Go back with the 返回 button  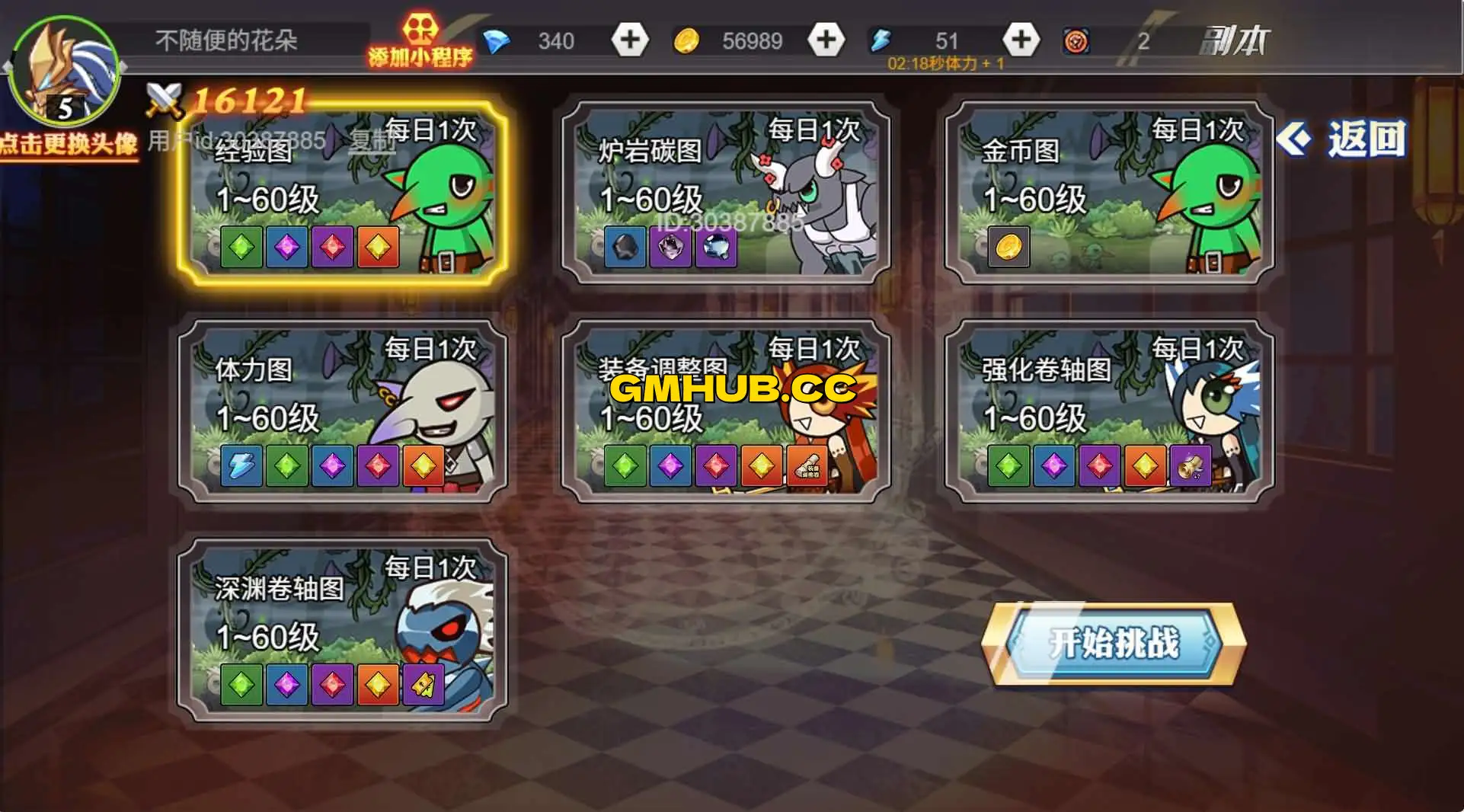pos(1342,139)
